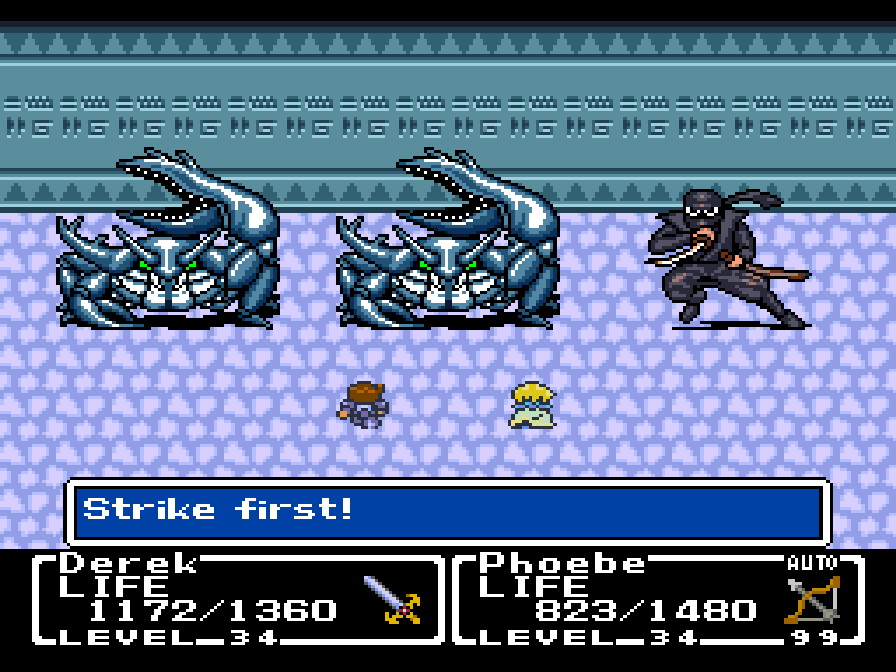Toggle Phoebe's AUTO battle indicator
896x672 pixels.
[x=812, y=563]
